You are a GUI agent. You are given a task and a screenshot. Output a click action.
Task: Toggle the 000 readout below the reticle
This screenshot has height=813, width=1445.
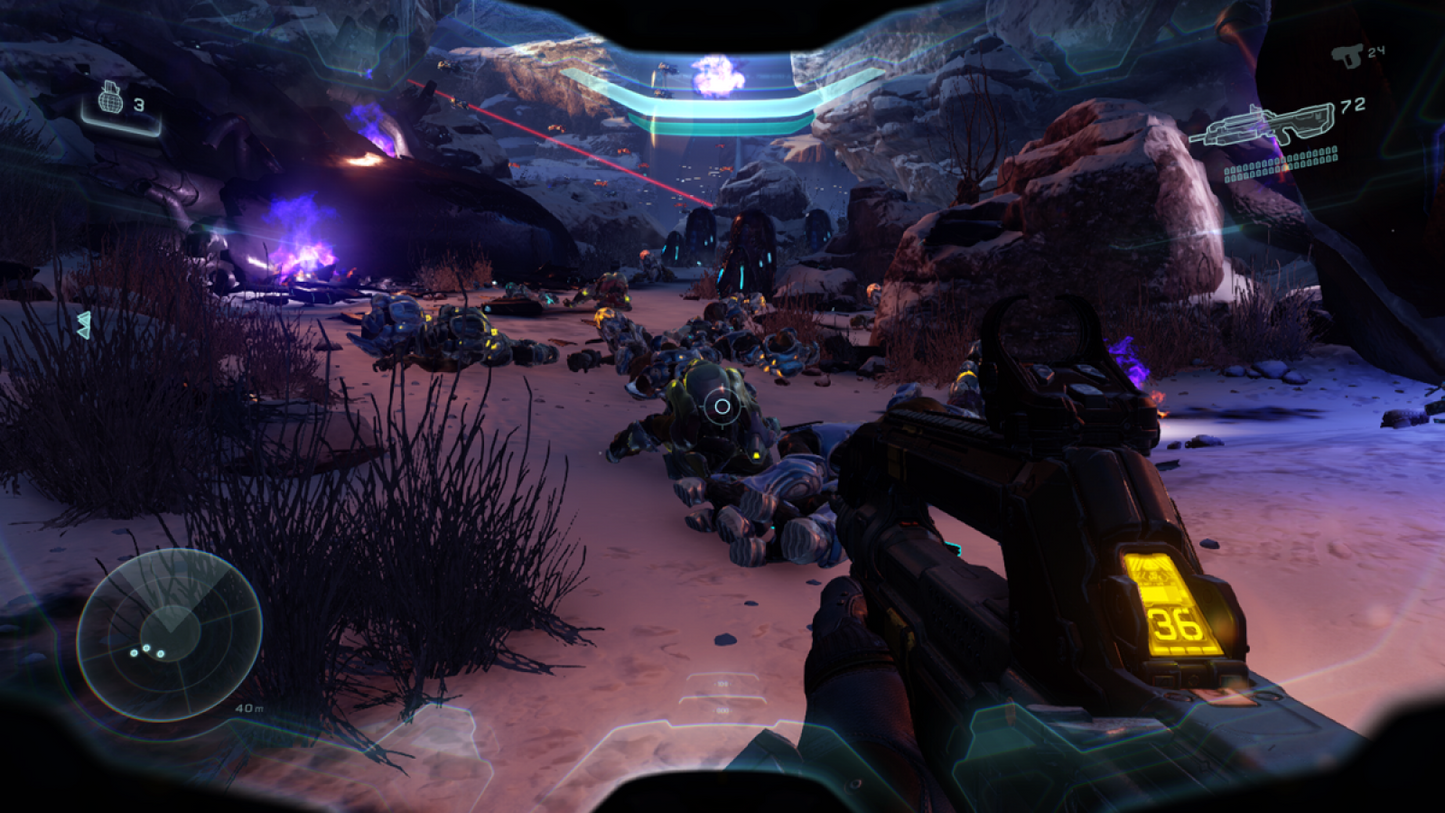722,710
